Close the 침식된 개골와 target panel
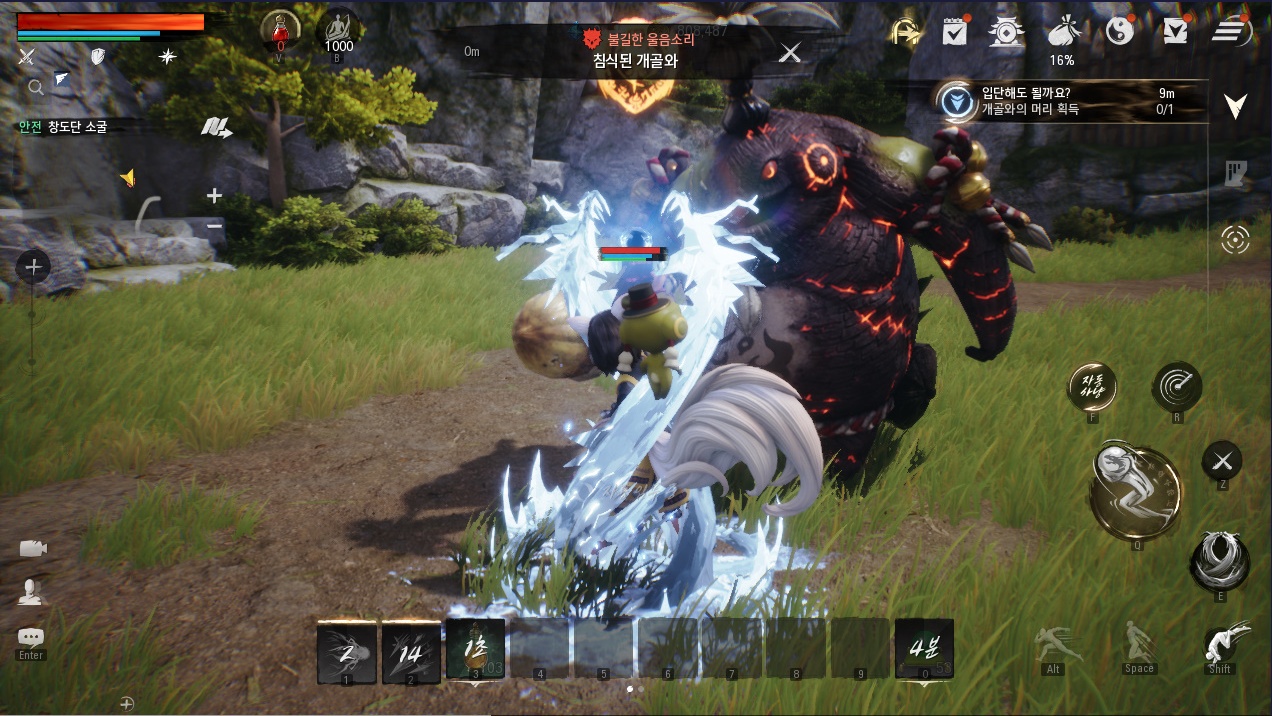Screen dimensions: 1272x716 [790, 53]
